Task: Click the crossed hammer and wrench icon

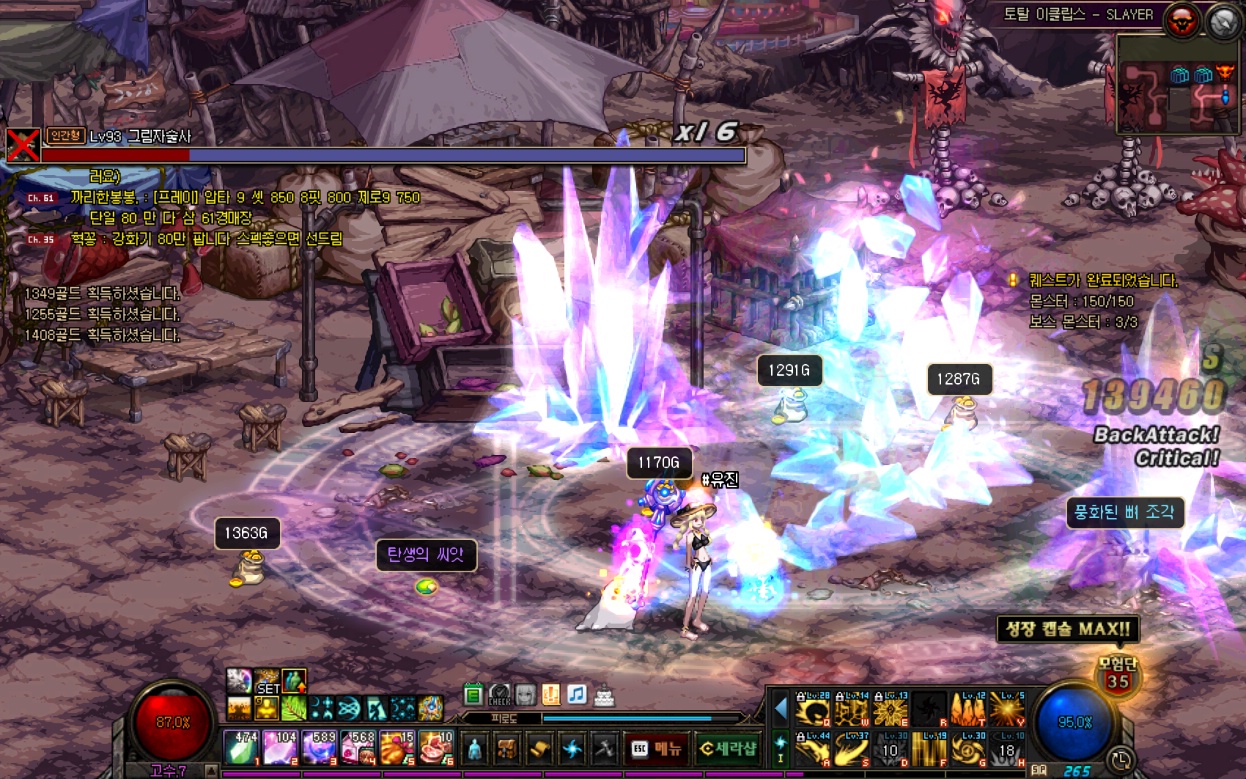Action: point(603,748)
